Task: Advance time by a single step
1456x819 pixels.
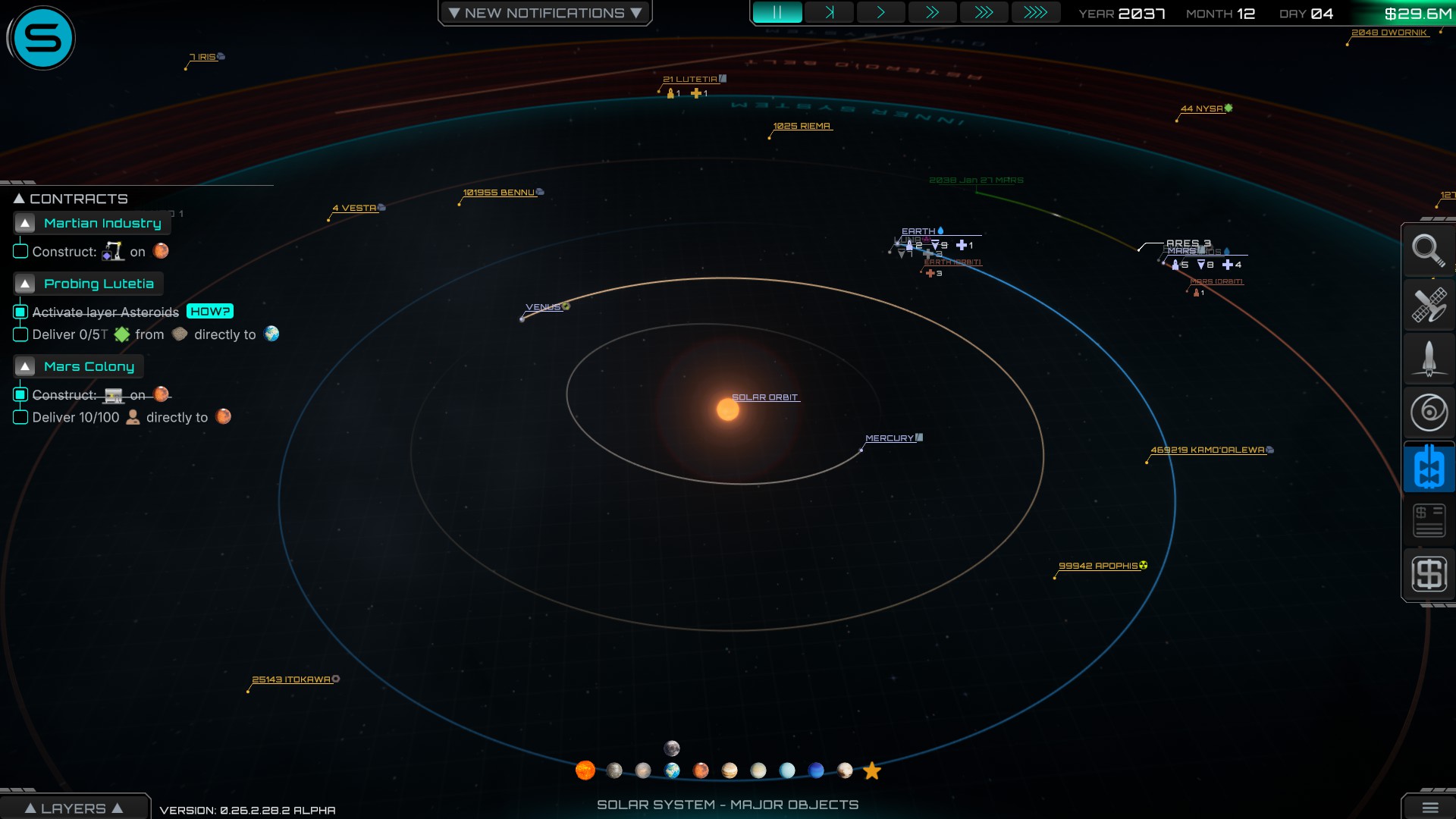Action: pos(829,13)
